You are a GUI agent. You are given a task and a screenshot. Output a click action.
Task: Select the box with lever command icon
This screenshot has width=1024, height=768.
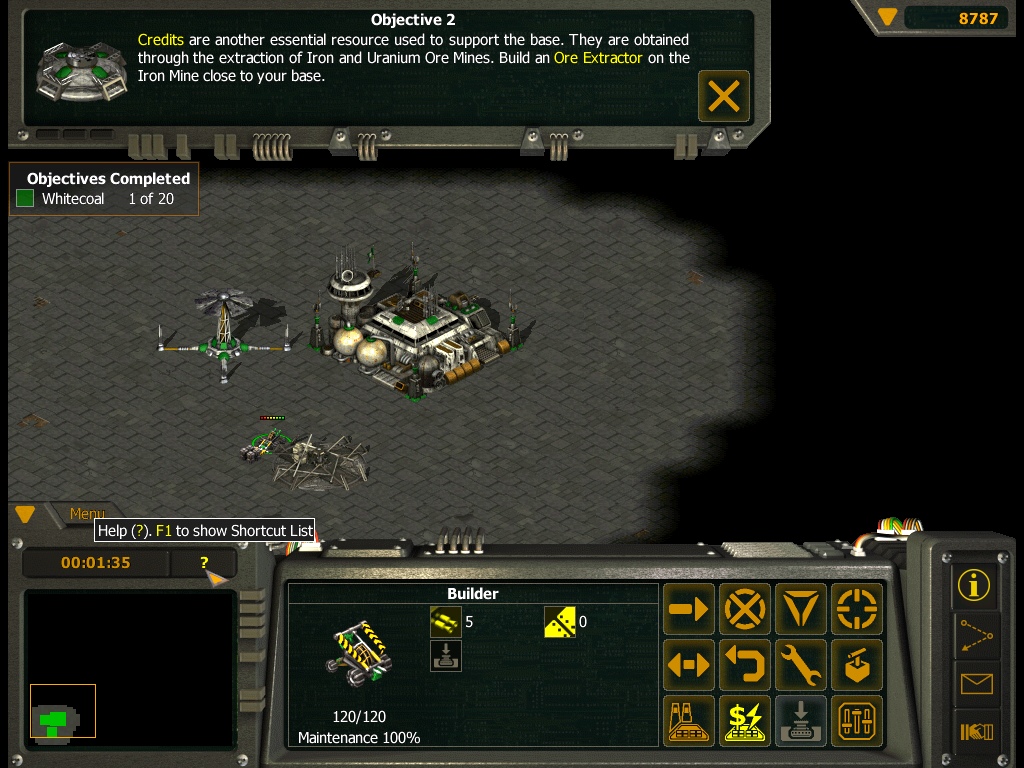[857, 665]
